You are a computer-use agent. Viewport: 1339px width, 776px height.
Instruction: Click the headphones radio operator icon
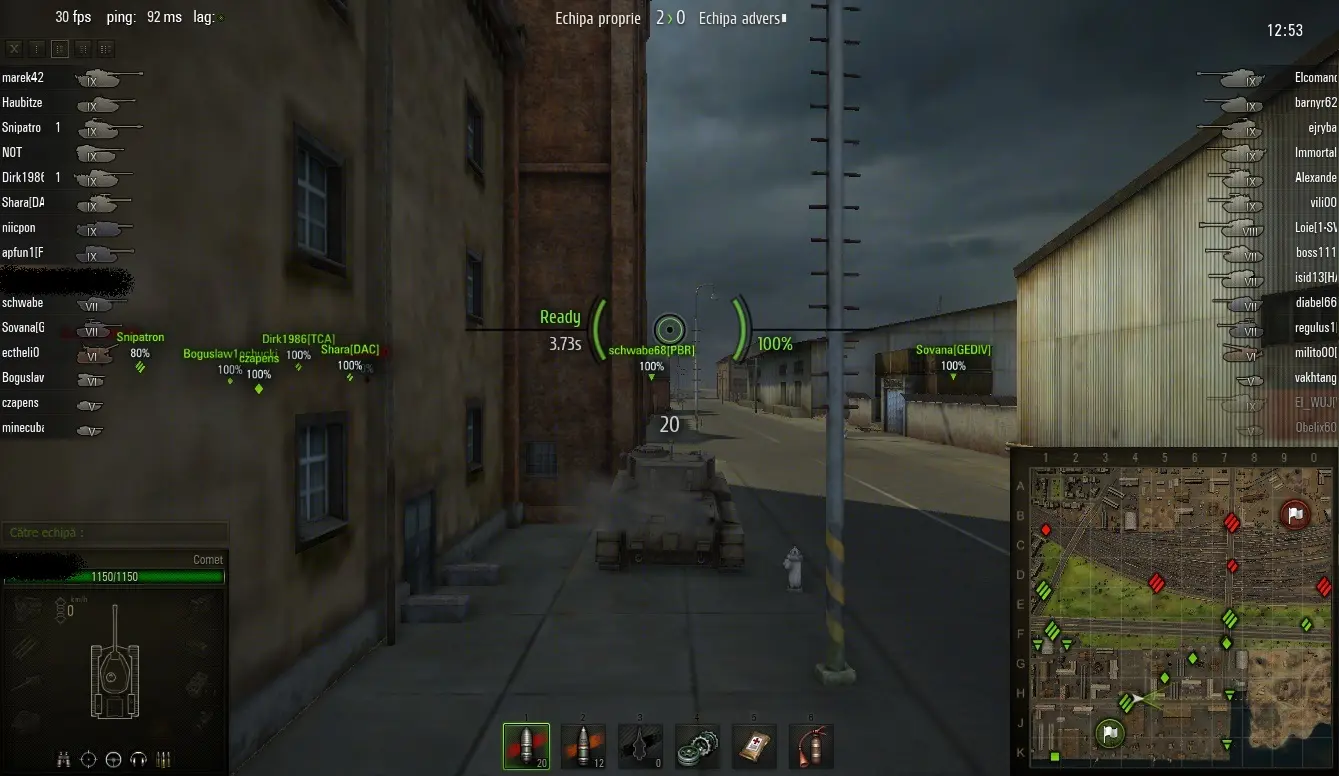pyautogui.click(x=139, y=759)
